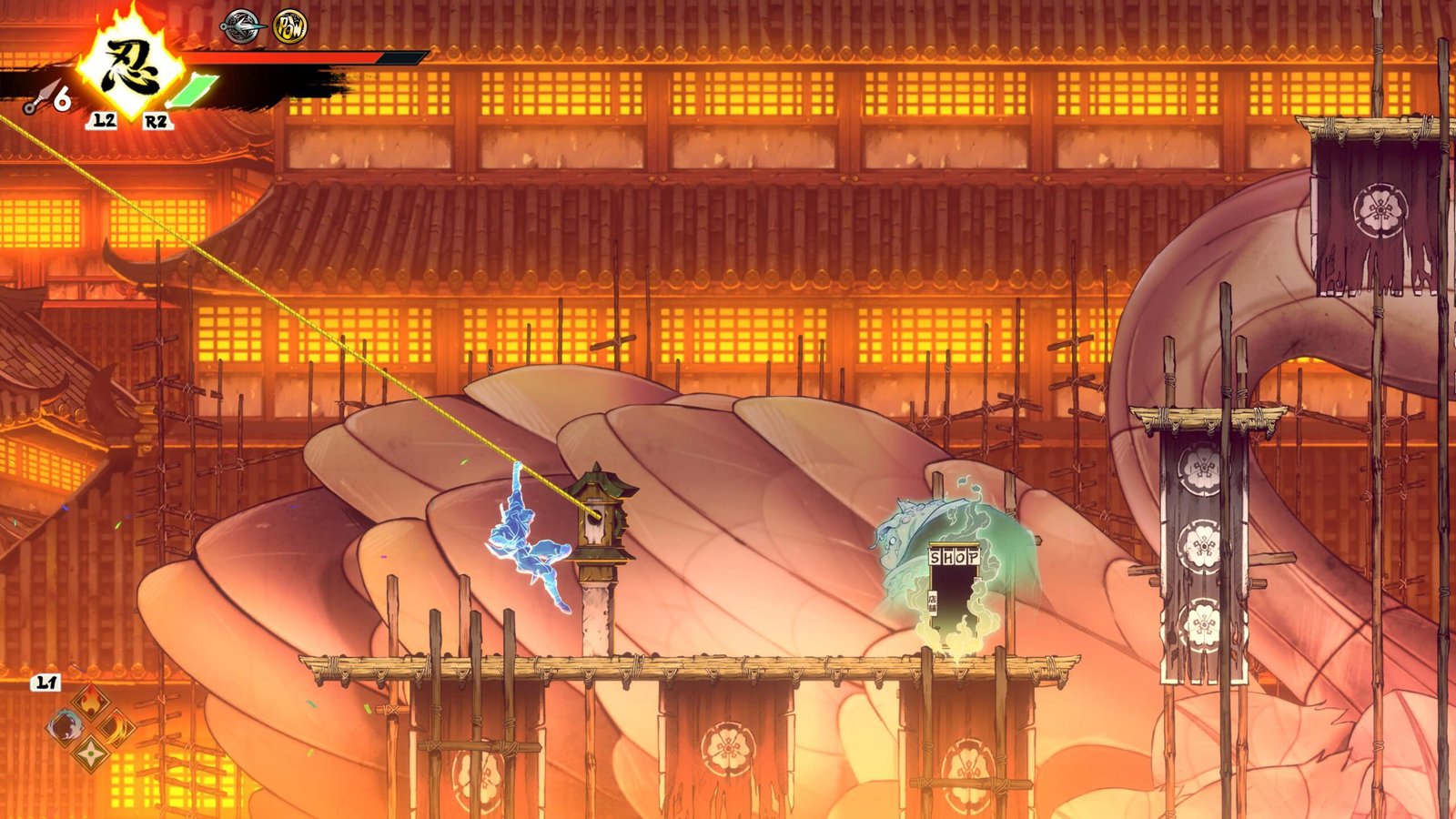Select the silver kunai amulet icon
This screenshot has height=819, width=1456.
tap(243, 25)
